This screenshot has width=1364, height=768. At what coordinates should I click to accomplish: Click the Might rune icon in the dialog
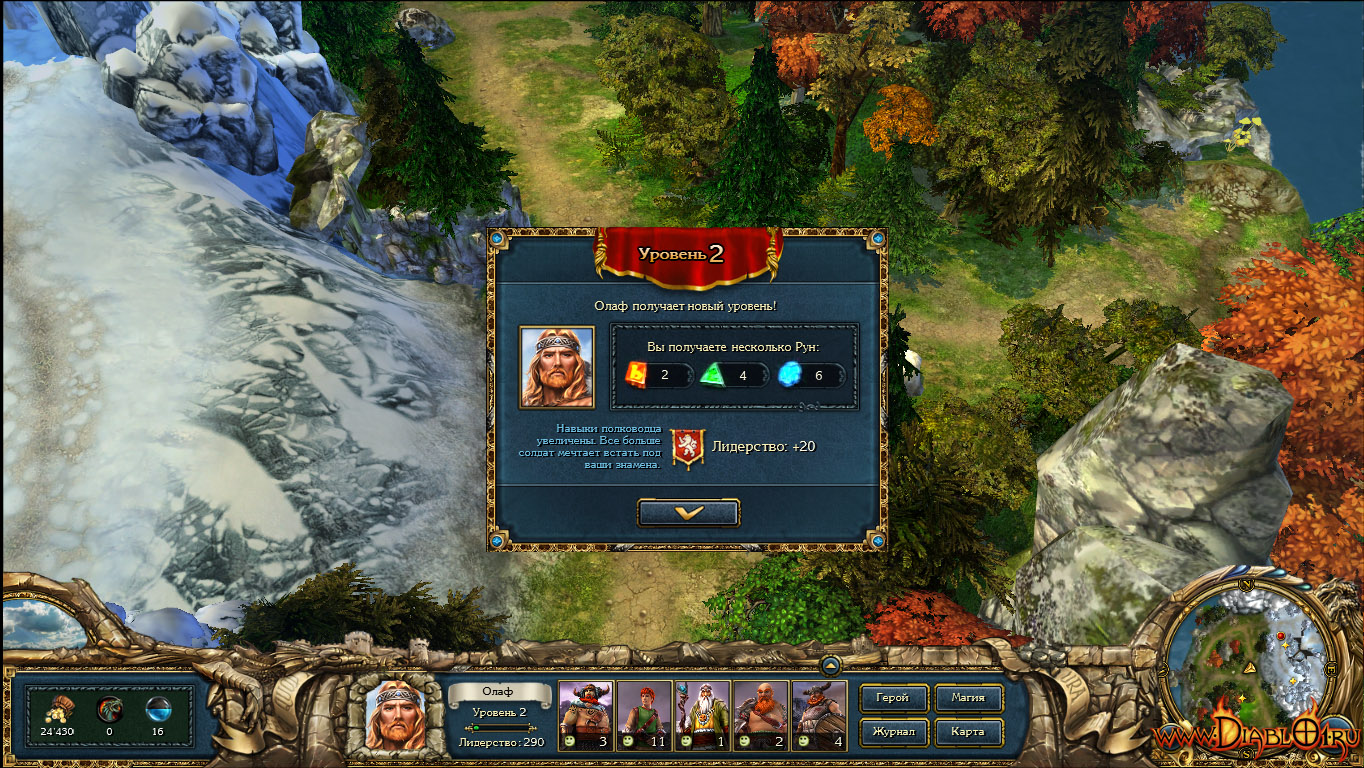(637, 375)
